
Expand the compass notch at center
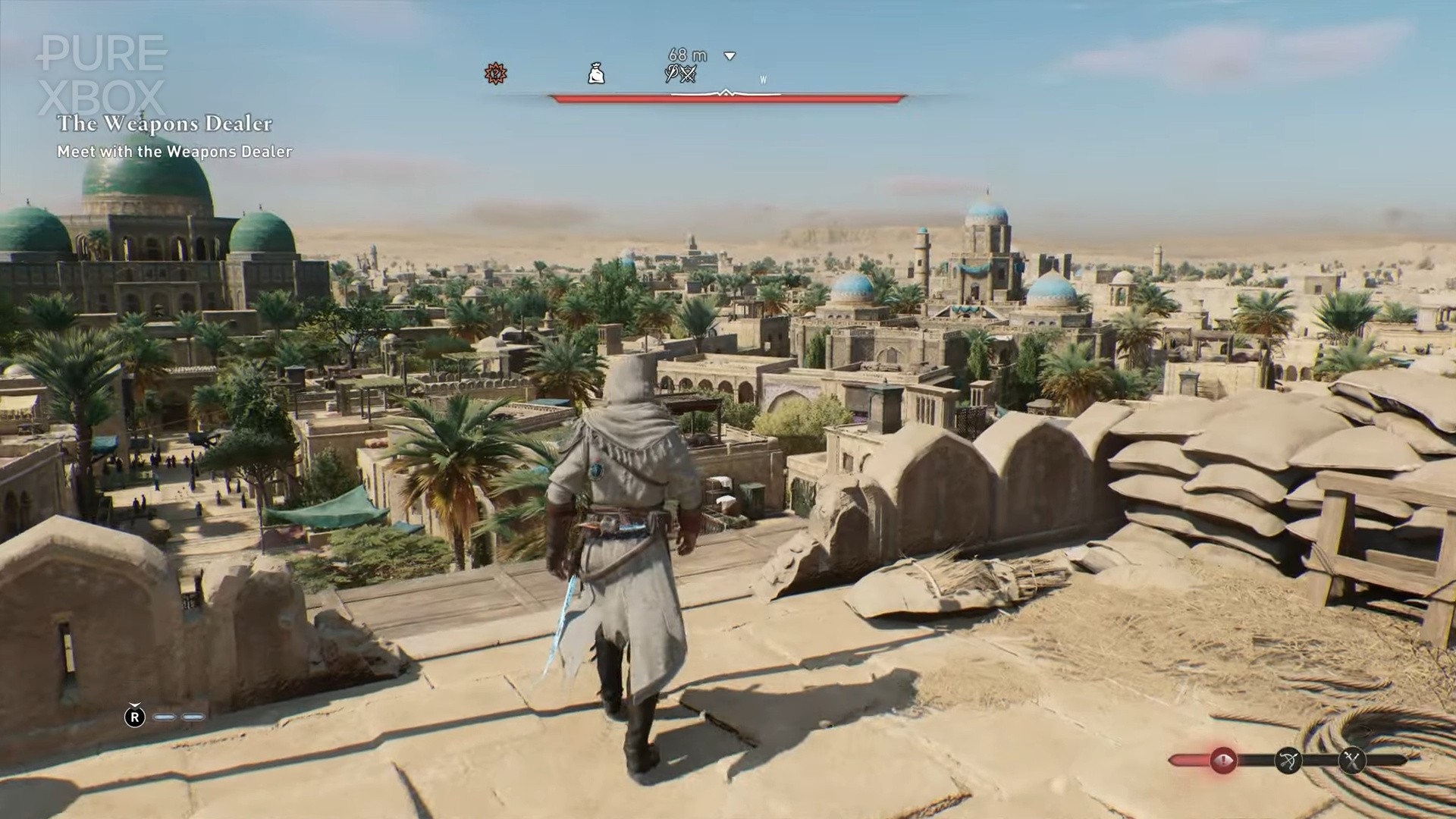pos(724,93)
